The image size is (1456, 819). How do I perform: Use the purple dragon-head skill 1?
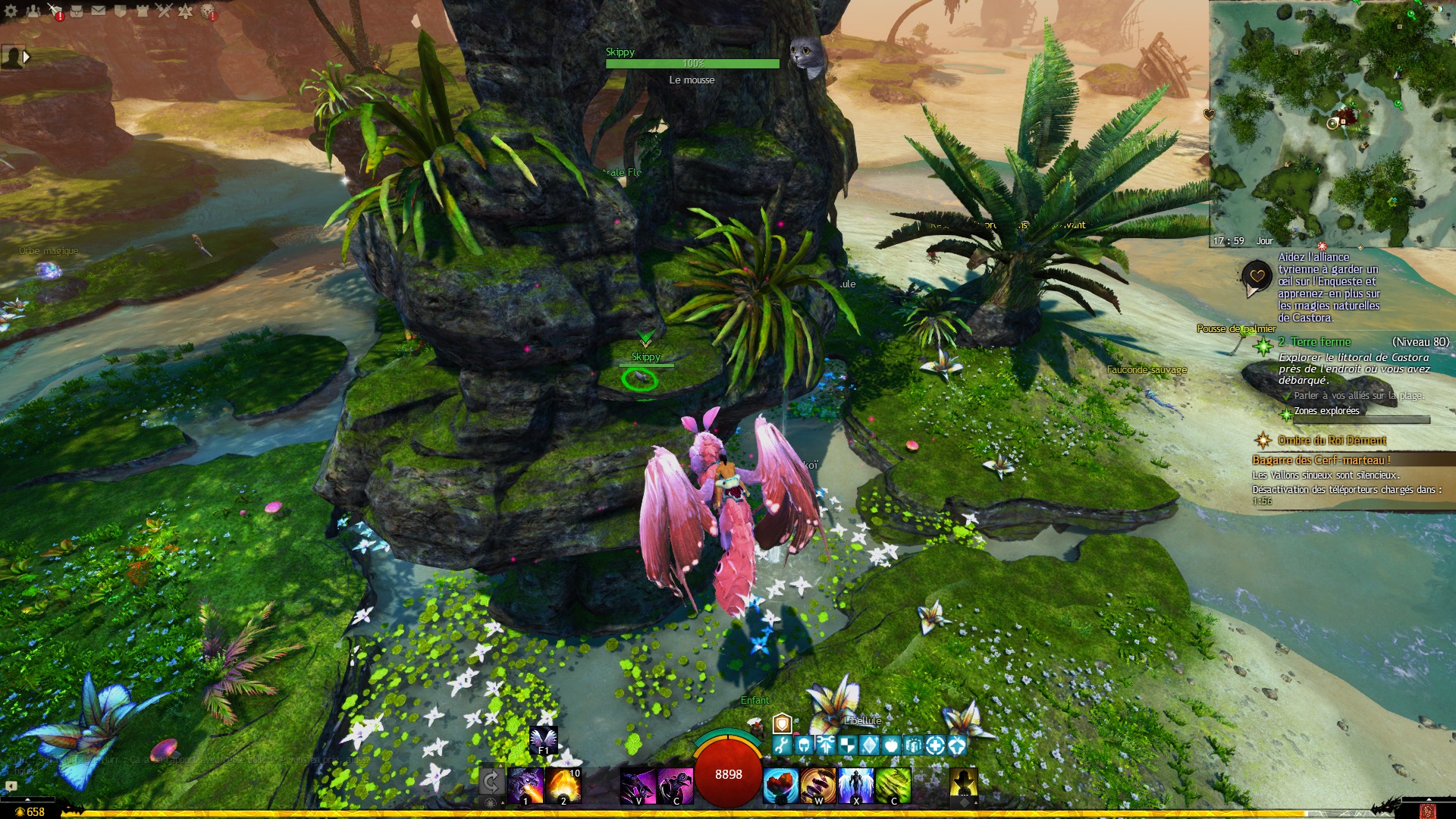click(x=526, y=785)
